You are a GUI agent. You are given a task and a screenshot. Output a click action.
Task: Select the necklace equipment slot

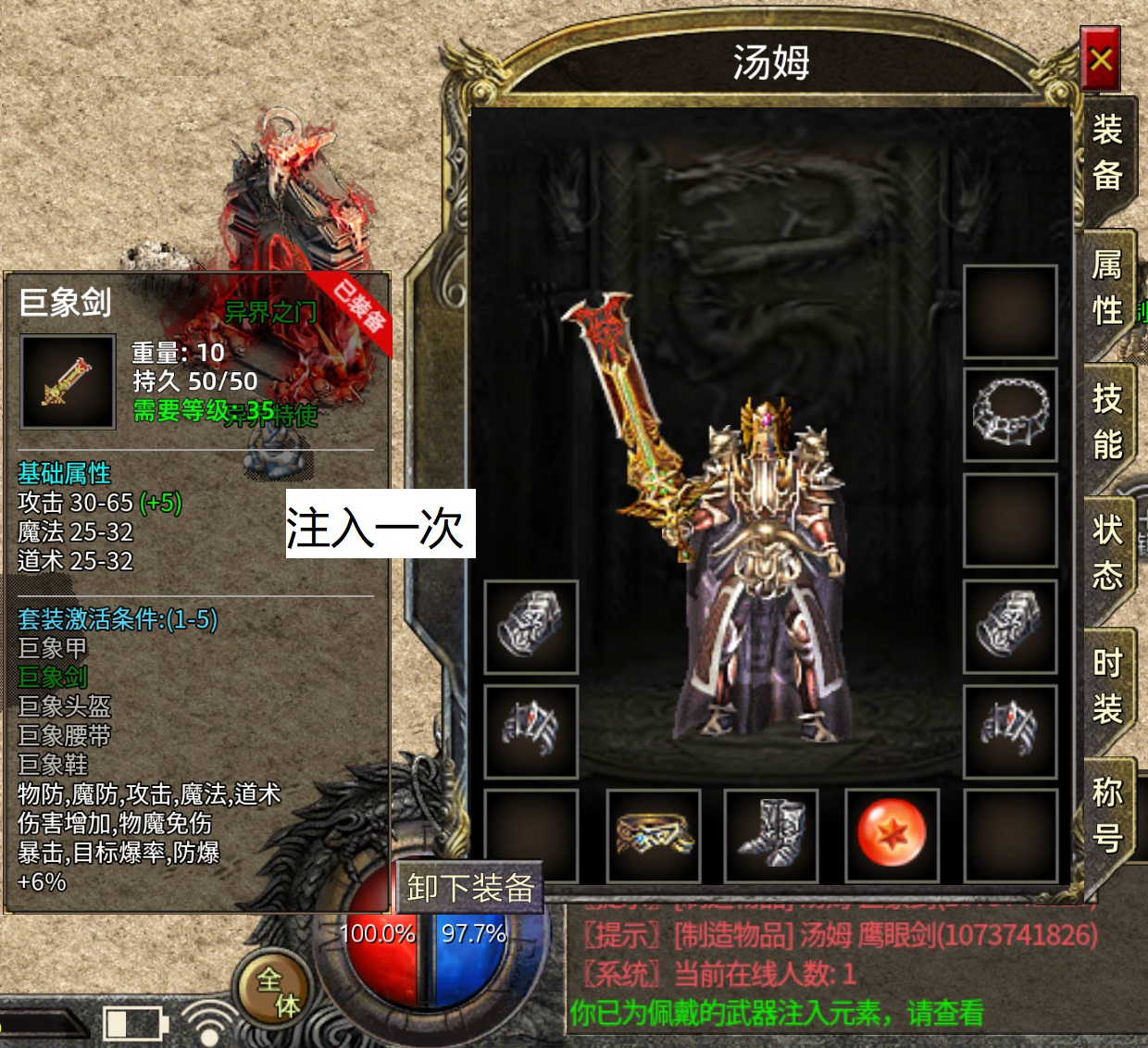[x=1010, y=415]
